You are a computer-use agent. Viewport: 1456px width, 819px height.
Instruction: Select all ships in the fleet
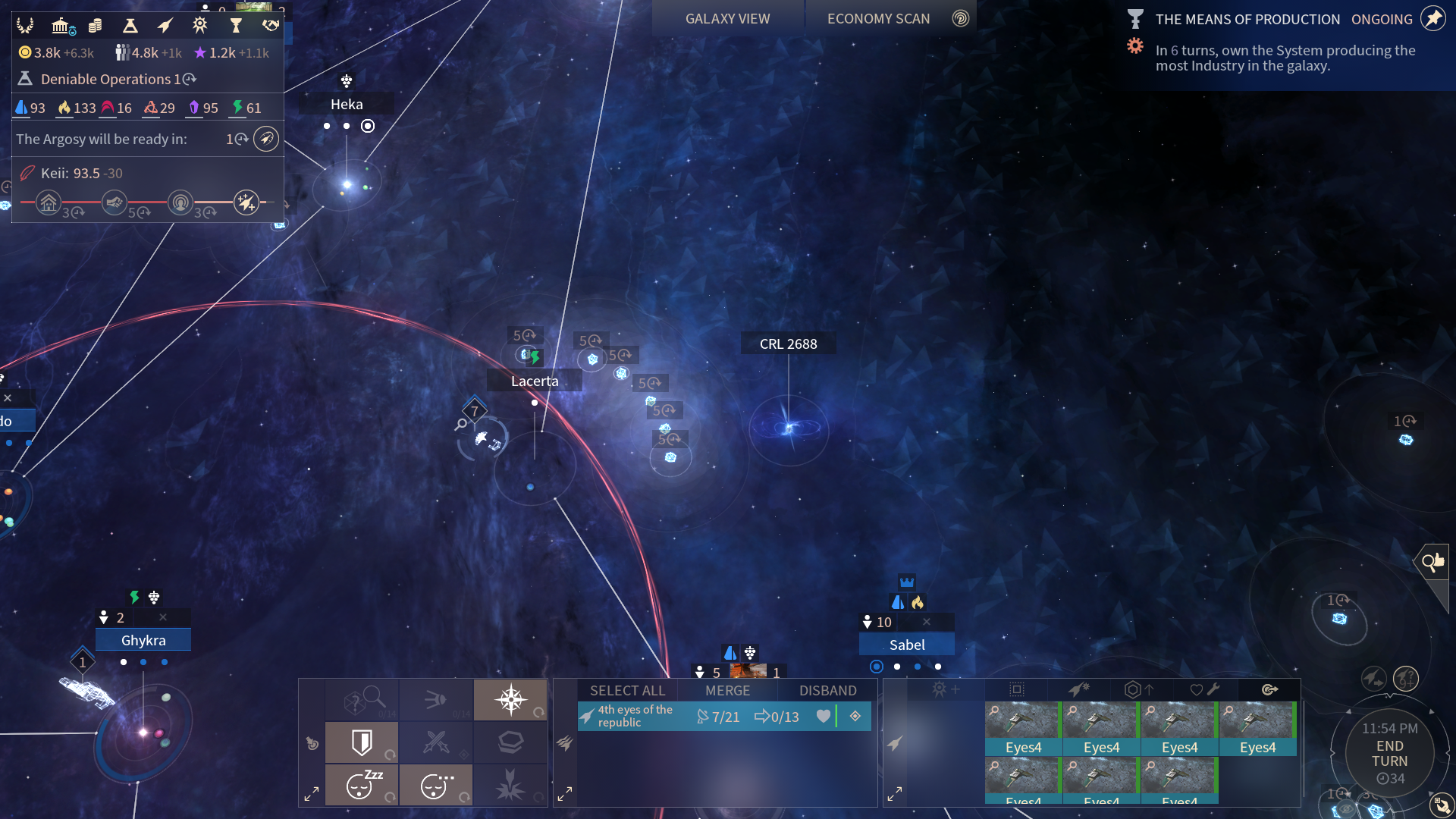(627, 690)
